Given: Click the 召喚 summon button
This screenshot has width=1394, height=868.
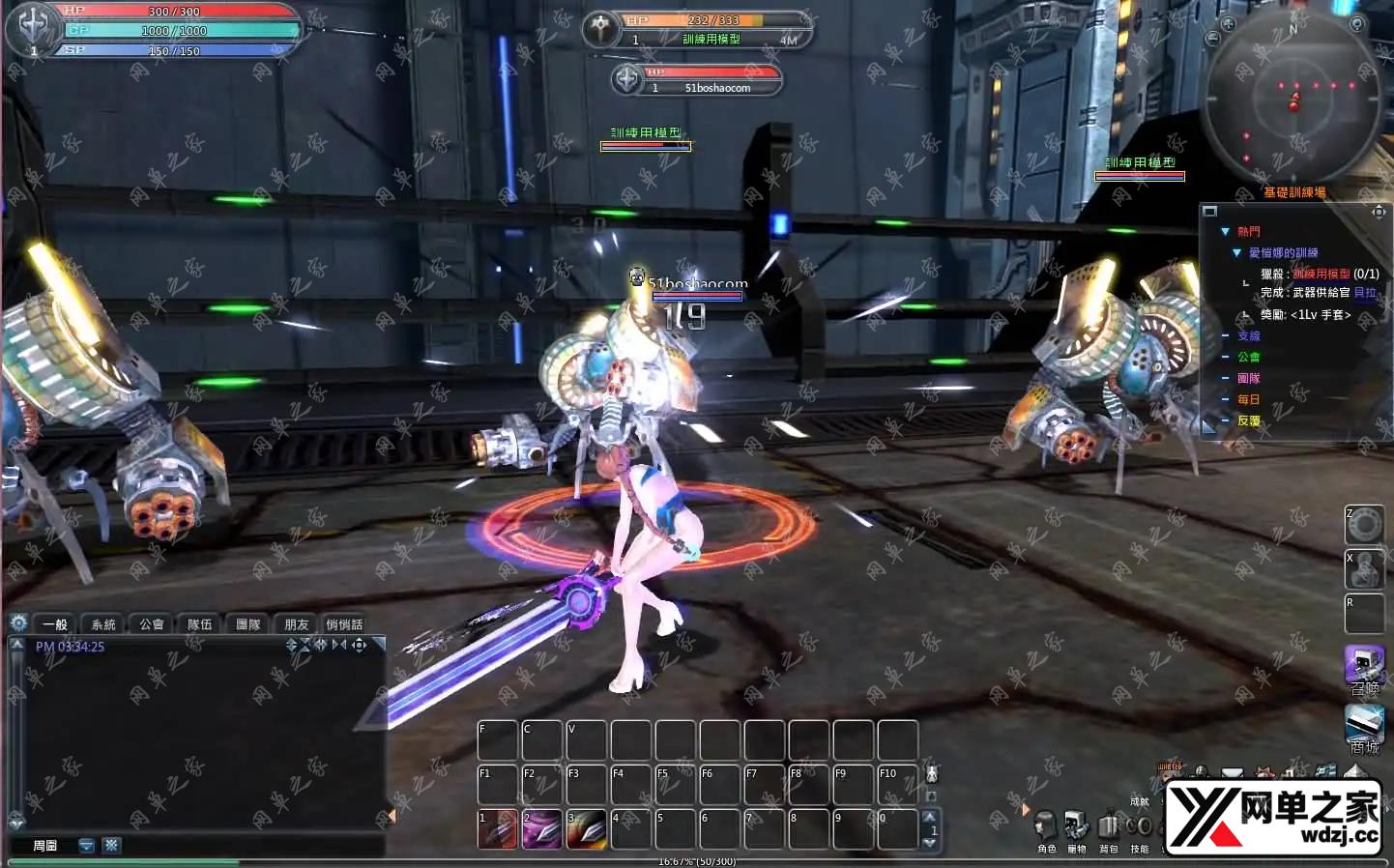Looking at the screenshot, I should tap(1364, 668).
